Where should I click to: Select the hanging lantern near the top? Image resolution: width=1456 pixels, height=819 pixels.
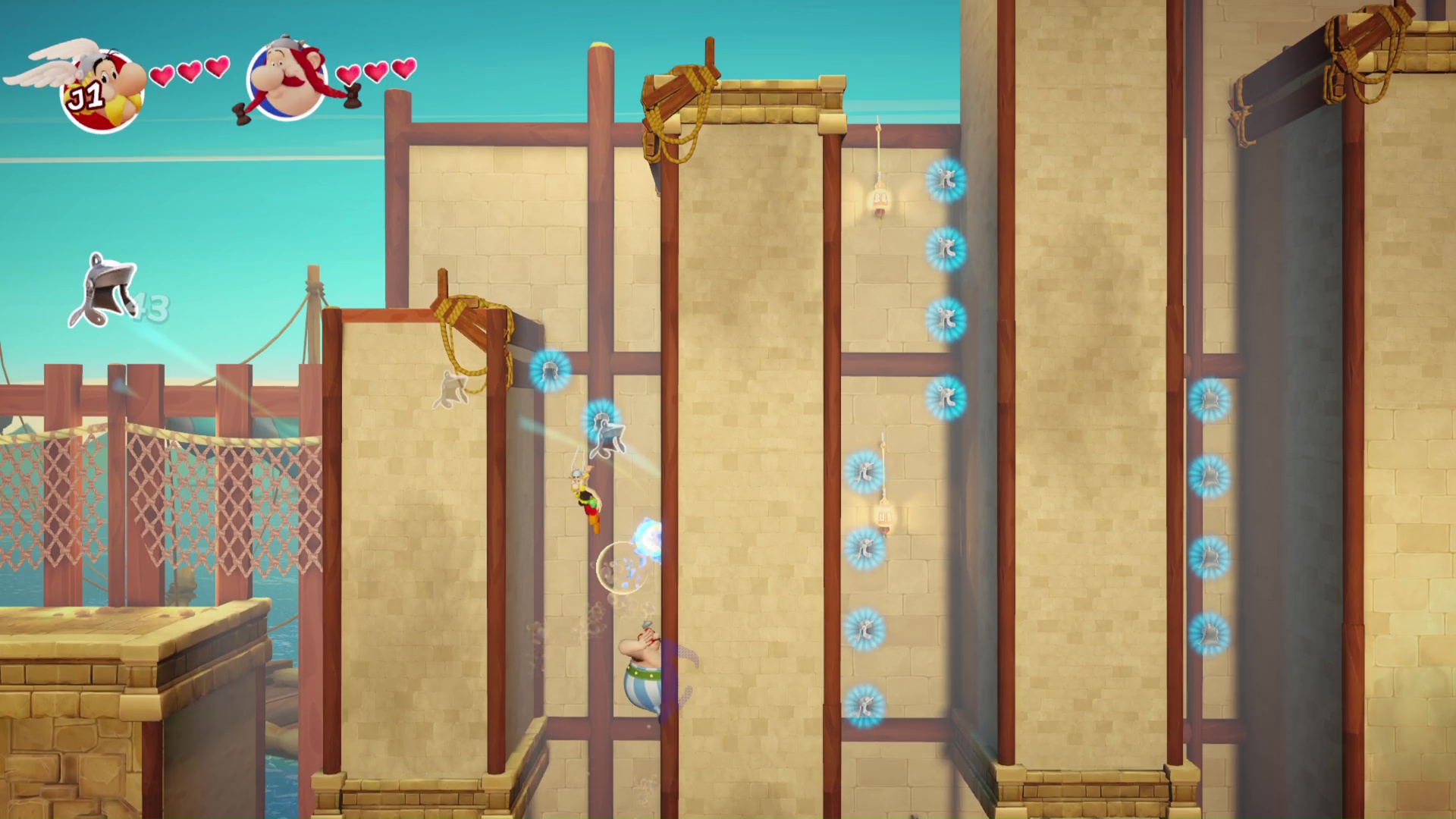pos(878,196)
